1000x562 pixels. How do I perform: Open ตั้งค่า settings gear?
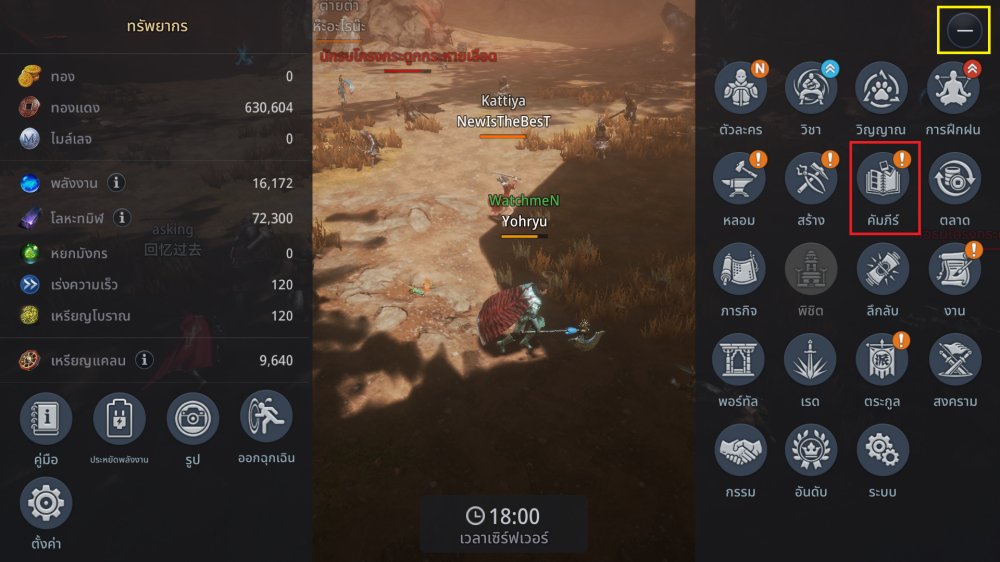coord(46,503)
